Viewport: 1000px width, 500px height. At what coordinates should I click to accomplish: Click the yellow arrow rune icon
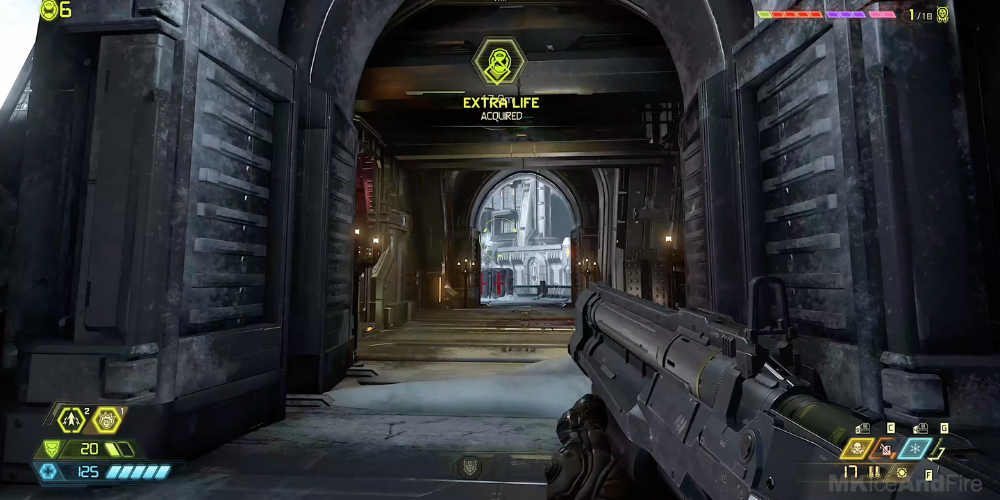tap(70, 420)
